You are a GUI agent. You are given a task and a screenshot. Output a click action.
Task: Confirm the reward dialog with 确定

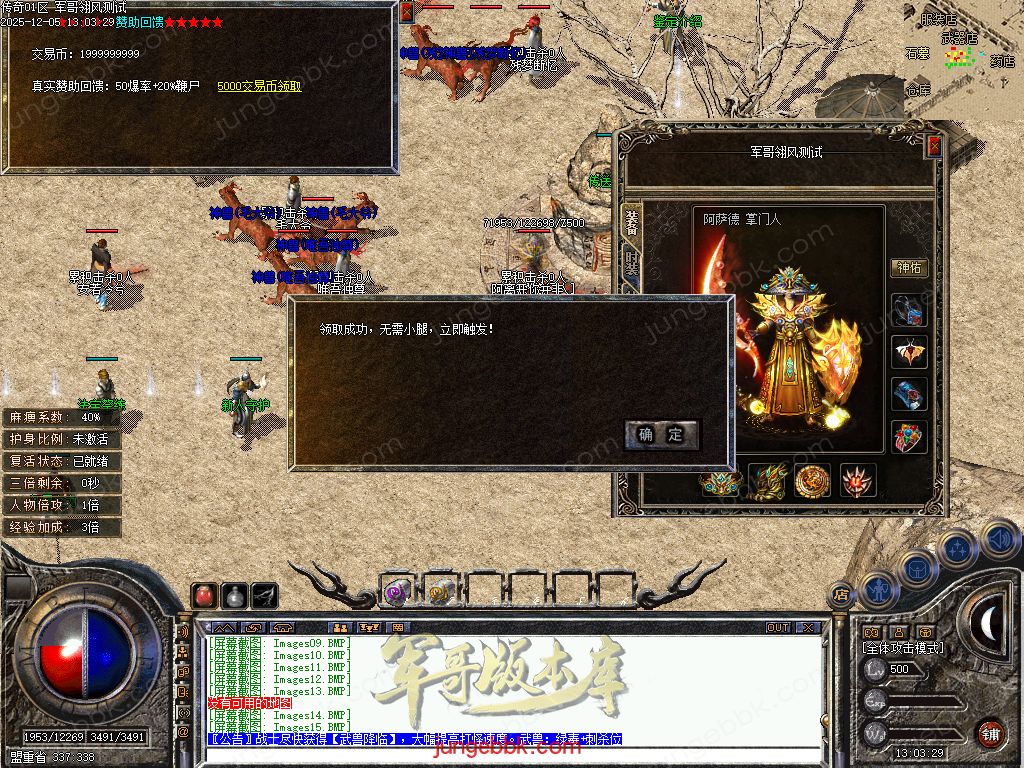tap(661, 434)
